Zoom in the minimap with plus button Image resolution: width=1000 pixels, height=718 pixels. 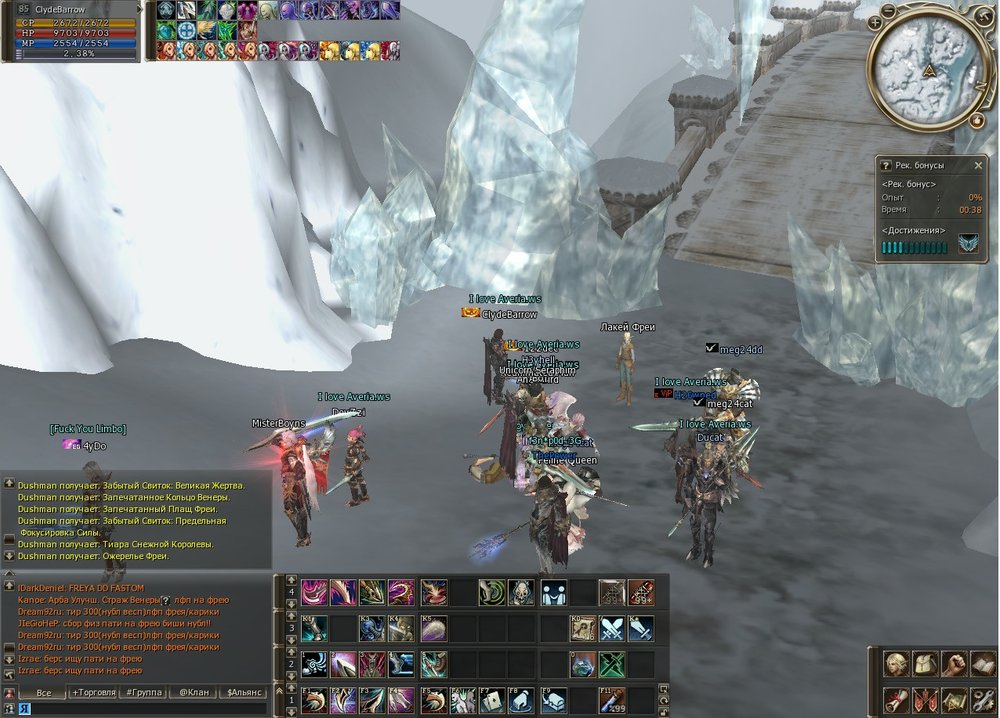[x=874, y=22]
